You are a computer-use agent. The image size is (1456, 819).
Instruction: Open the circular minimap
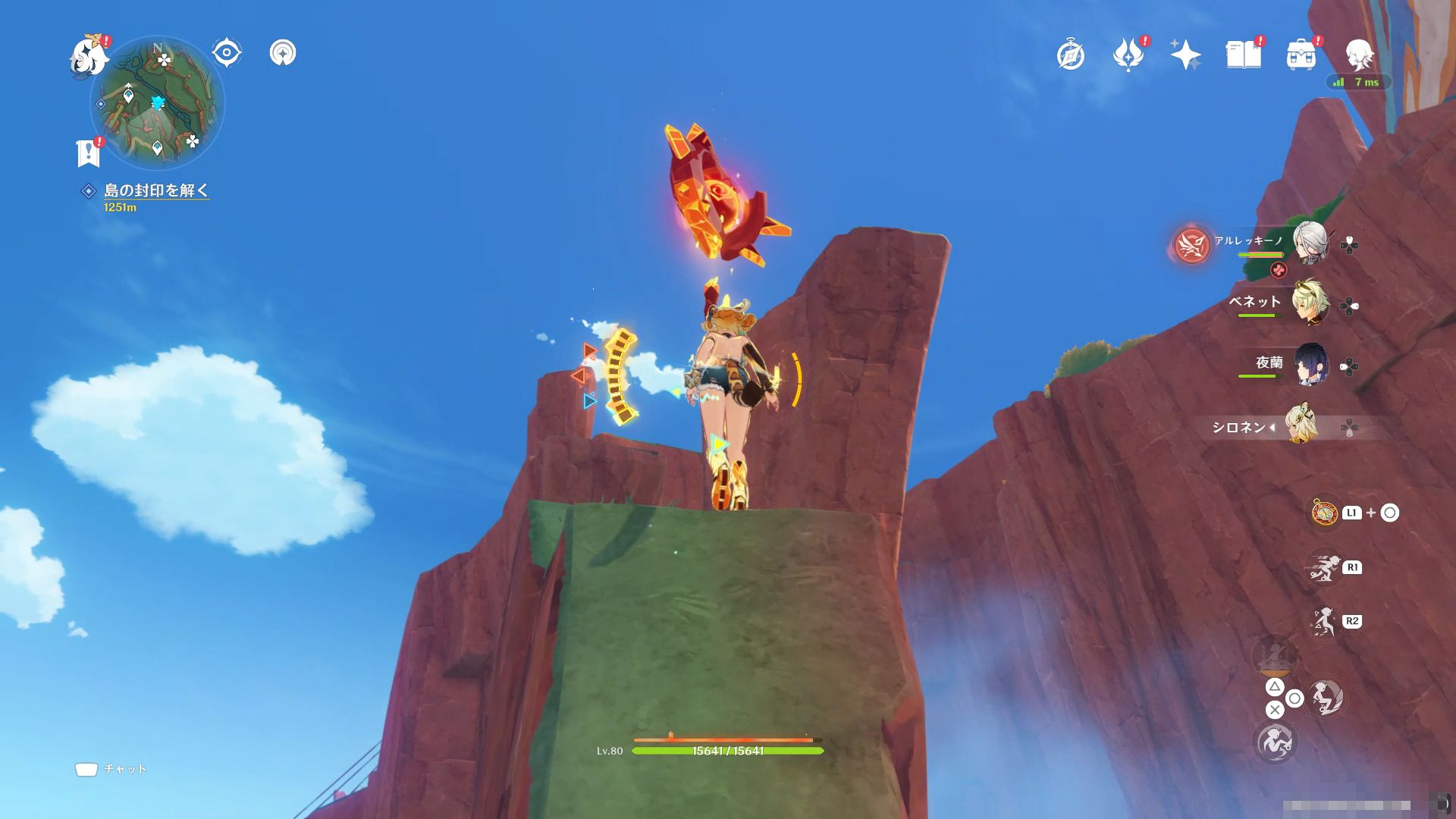click(158, 103)
